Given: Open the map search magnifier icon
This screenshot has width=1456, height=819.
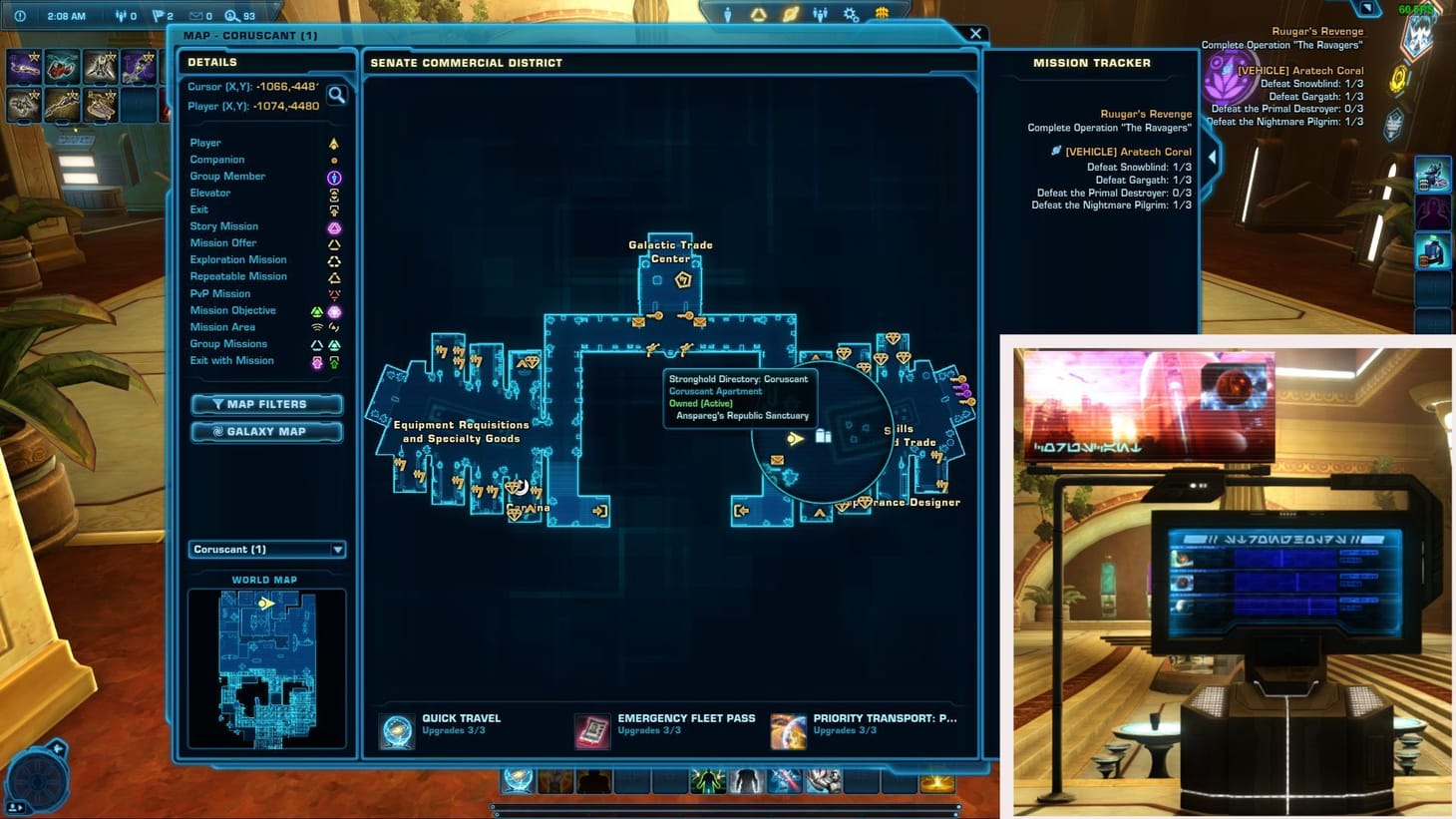Looking at the screenshot, I should (x=338, y=96).
